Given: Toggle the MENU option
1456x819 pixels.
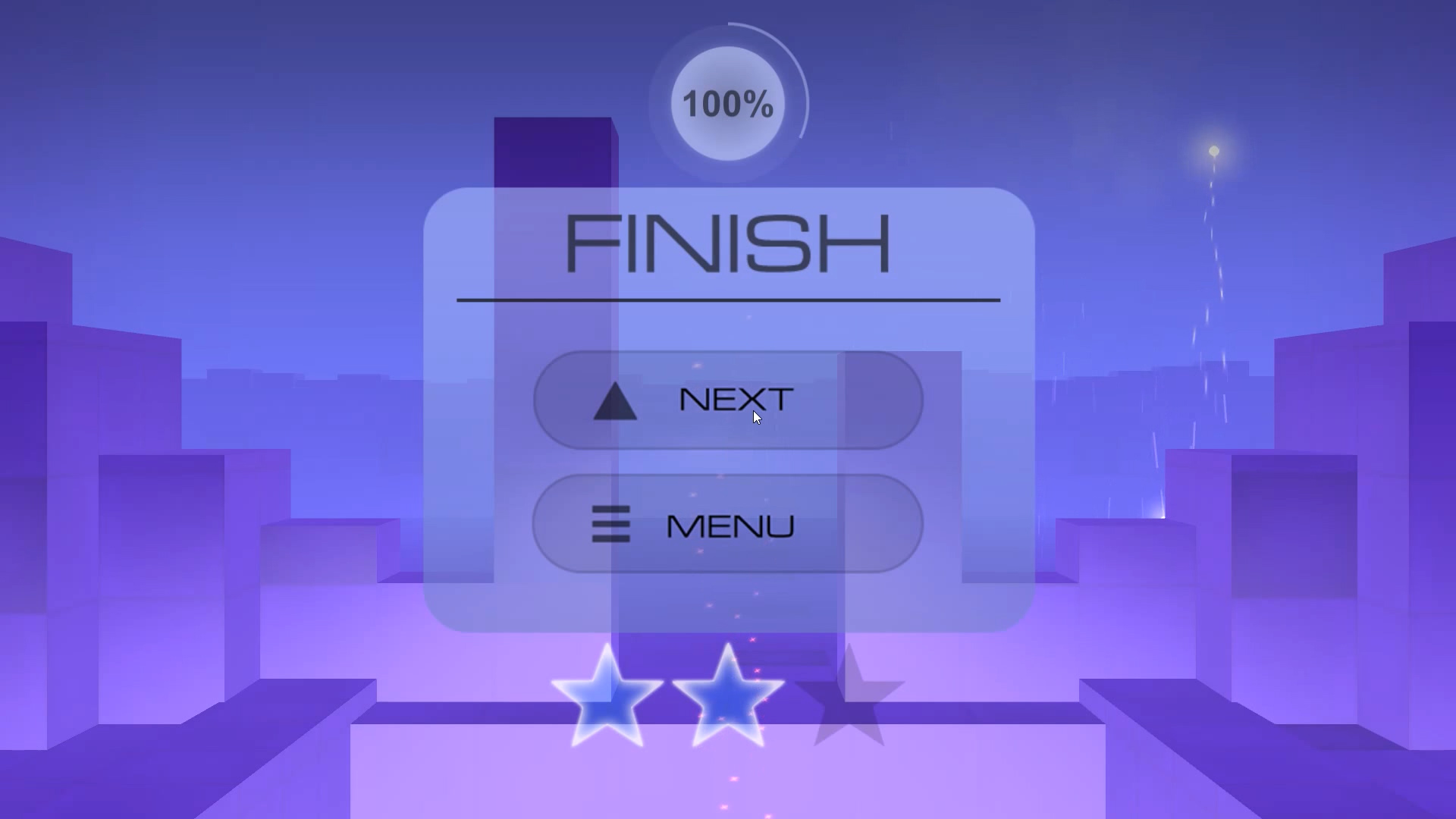Looking at the screenshot, I should click(726, 525).
